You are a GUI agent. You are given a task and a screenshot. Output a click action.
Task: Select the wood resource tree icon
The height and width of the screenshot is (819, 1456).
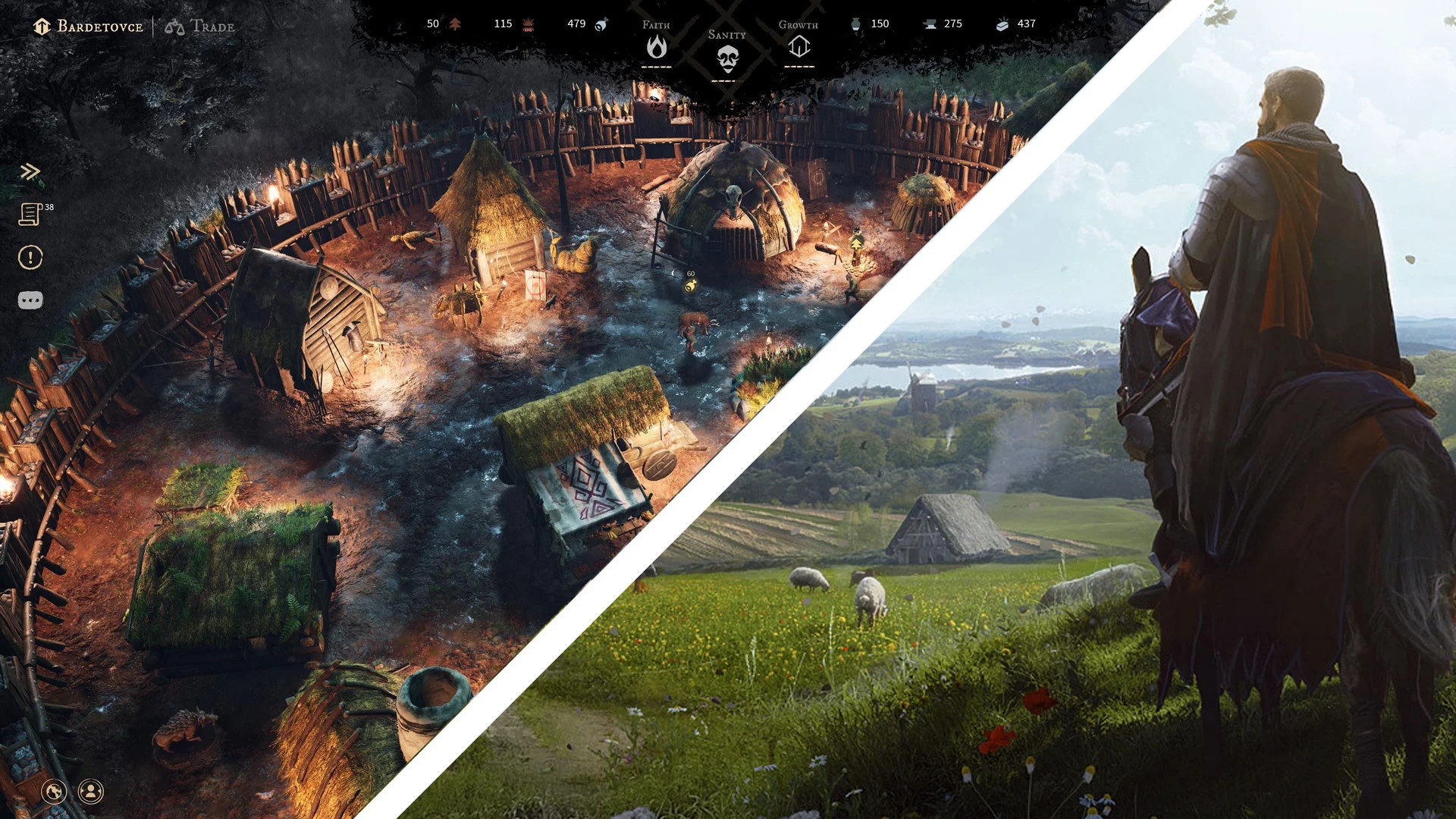tap(453, 24)
